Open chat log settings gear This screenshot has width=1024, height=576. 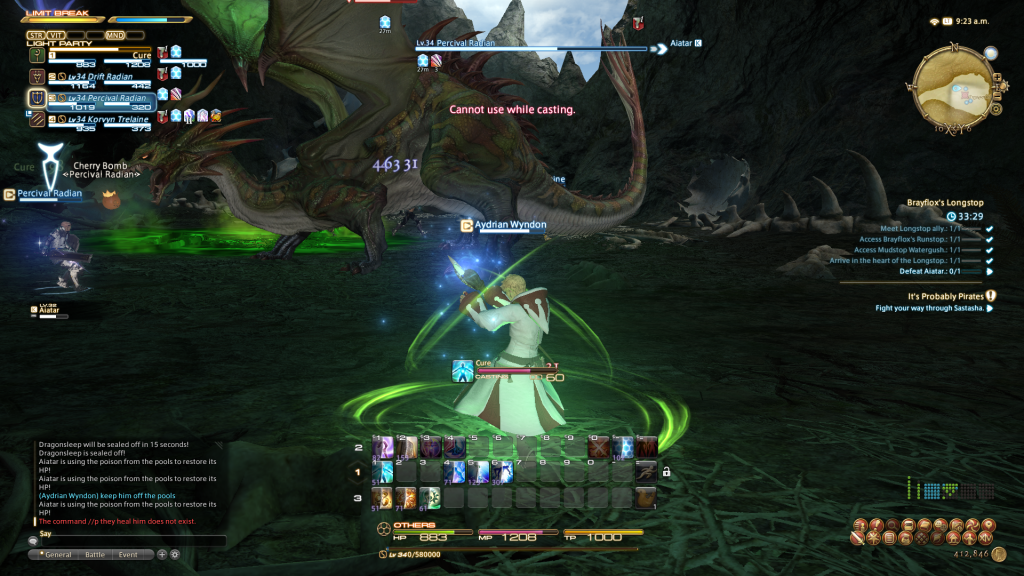[175, 554]
